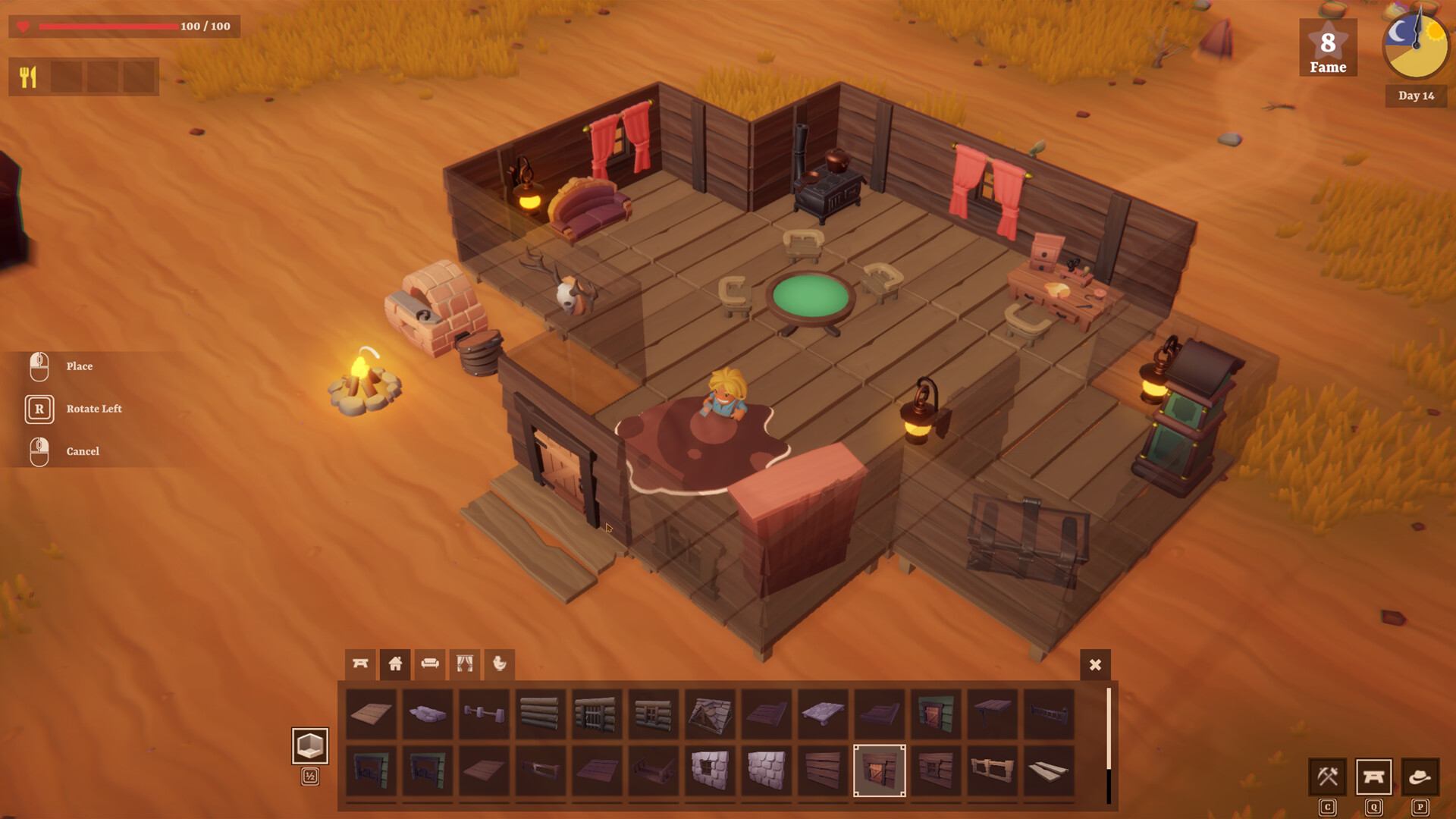Open the sofa comfort category
This screenshot has width=1456, height=819.
(429, 664)
